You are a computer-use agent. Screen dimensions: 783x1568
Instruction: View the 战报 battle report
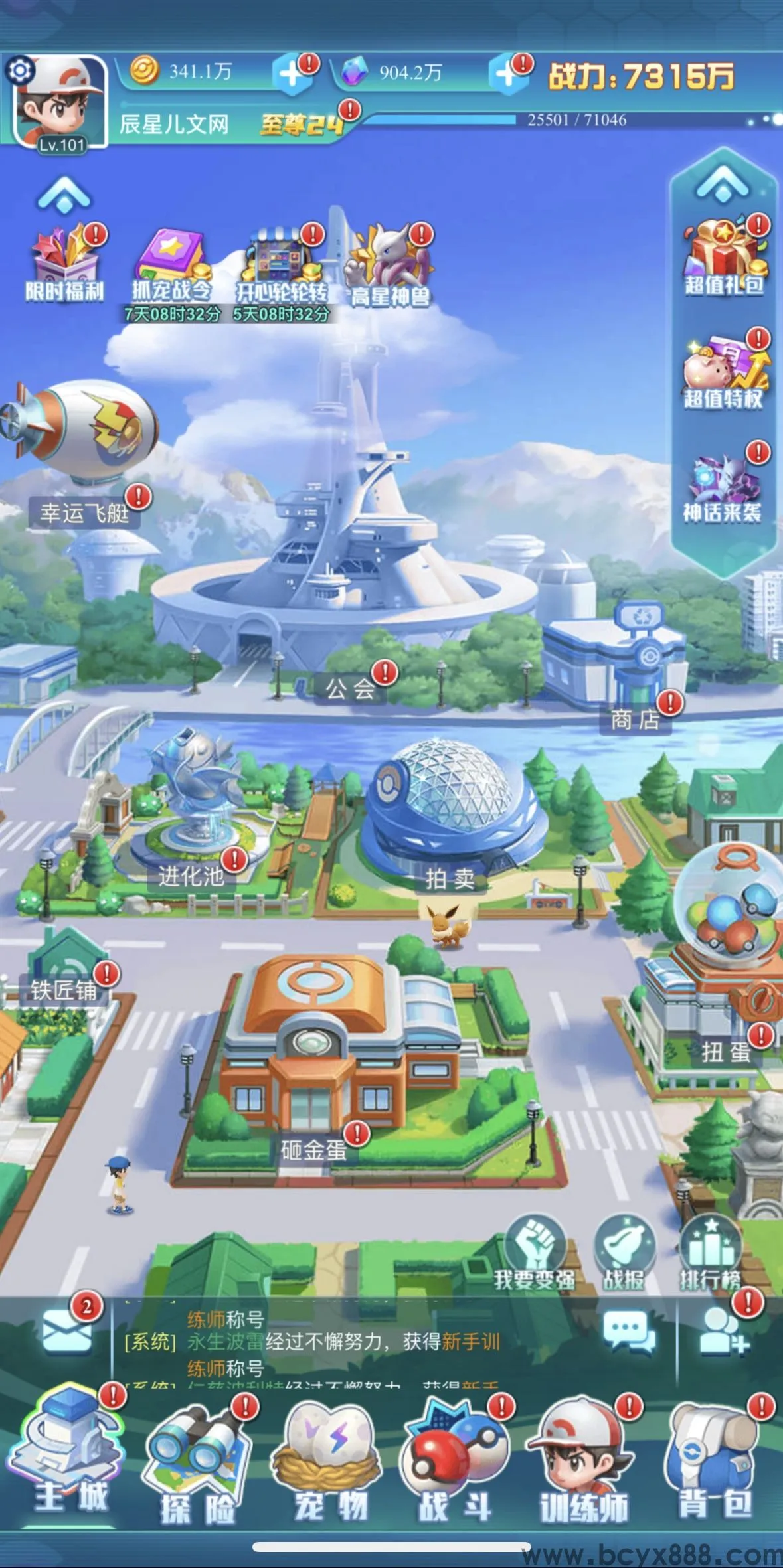(624, 1253)
